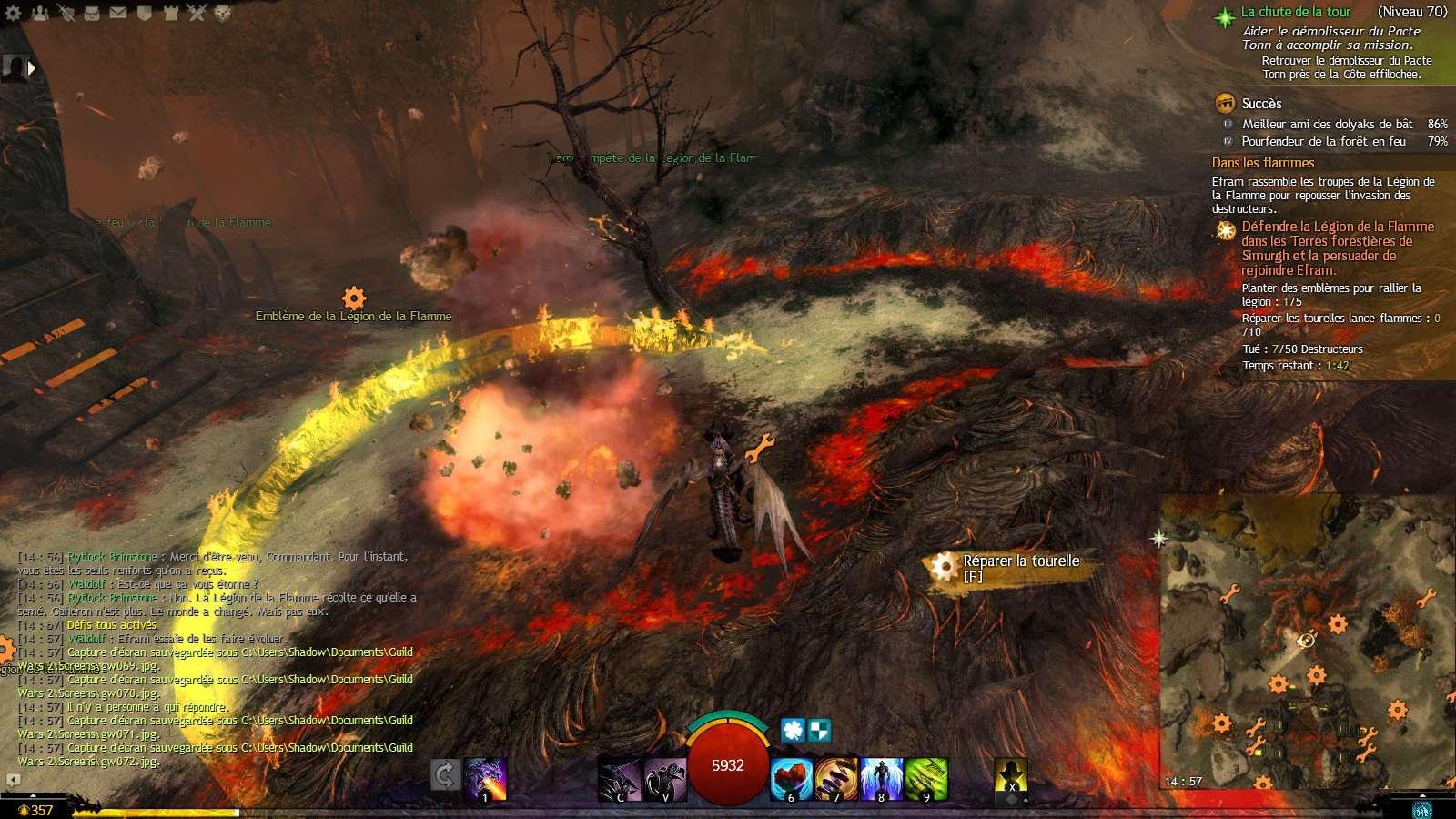Open the World vs World castle icon

tap(171, 13)
